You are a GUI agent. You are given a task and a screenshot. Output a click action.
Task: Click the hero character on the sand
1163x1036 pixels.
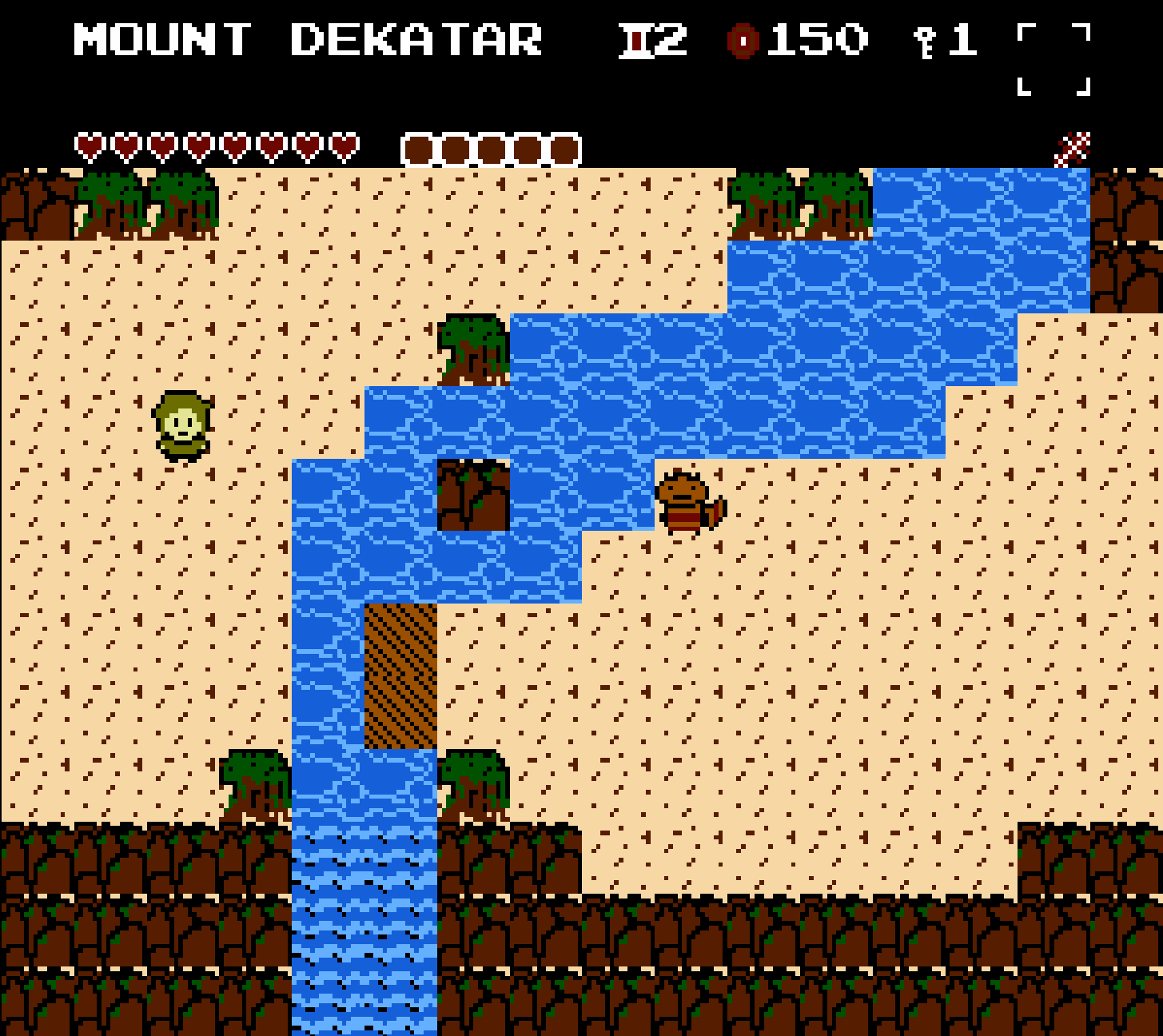[181, 424]
